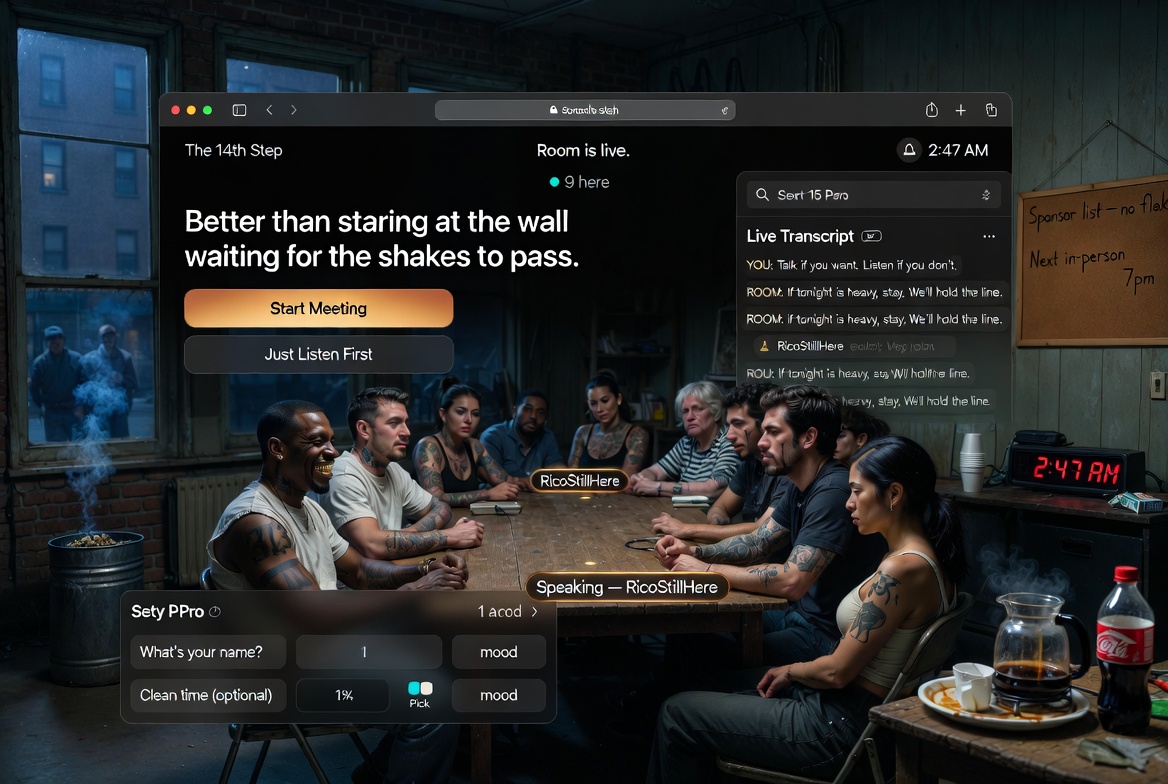Select mood button beside clean time
The image size is (1168, 784).
[498, 695]
